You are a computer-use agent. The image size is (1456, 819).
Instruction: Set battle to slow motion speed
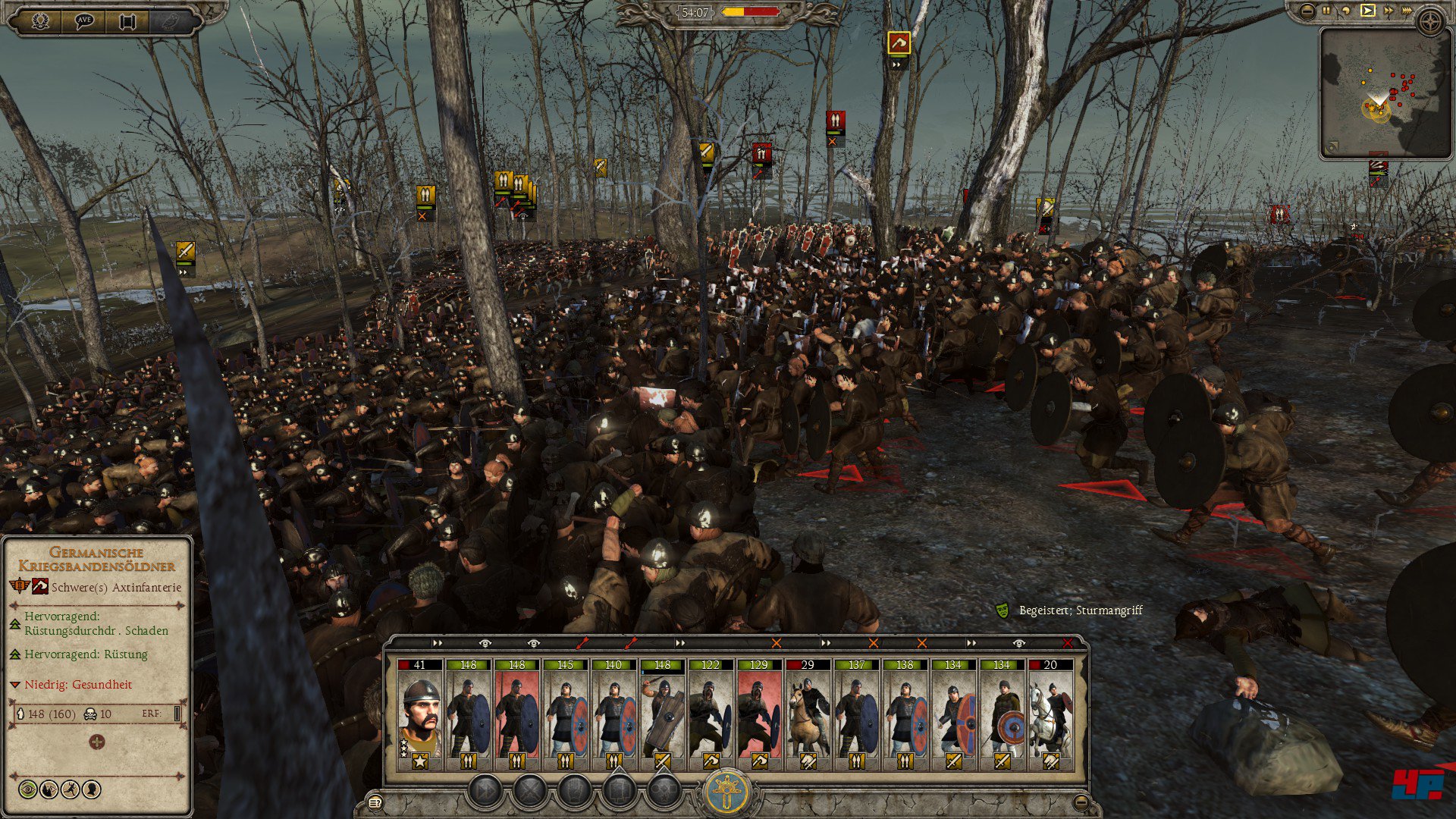(1346, 11)
